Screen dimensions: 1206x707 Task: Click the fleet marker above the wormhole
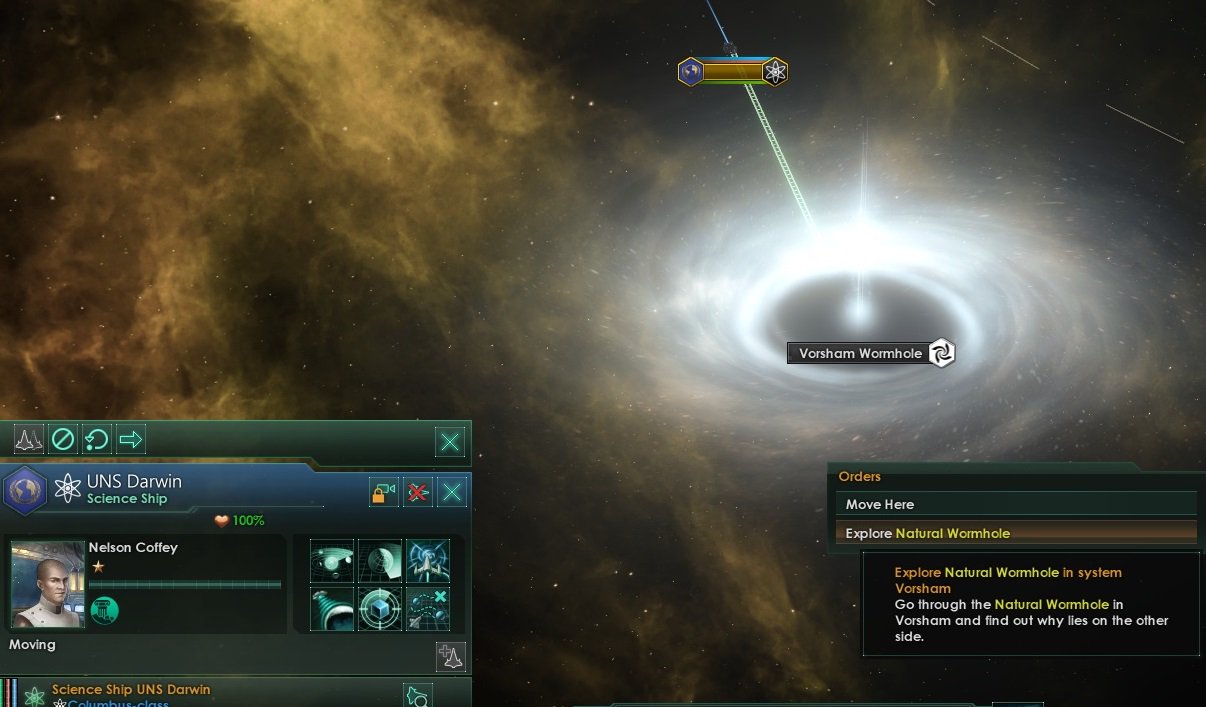click(x=733, y=72)
